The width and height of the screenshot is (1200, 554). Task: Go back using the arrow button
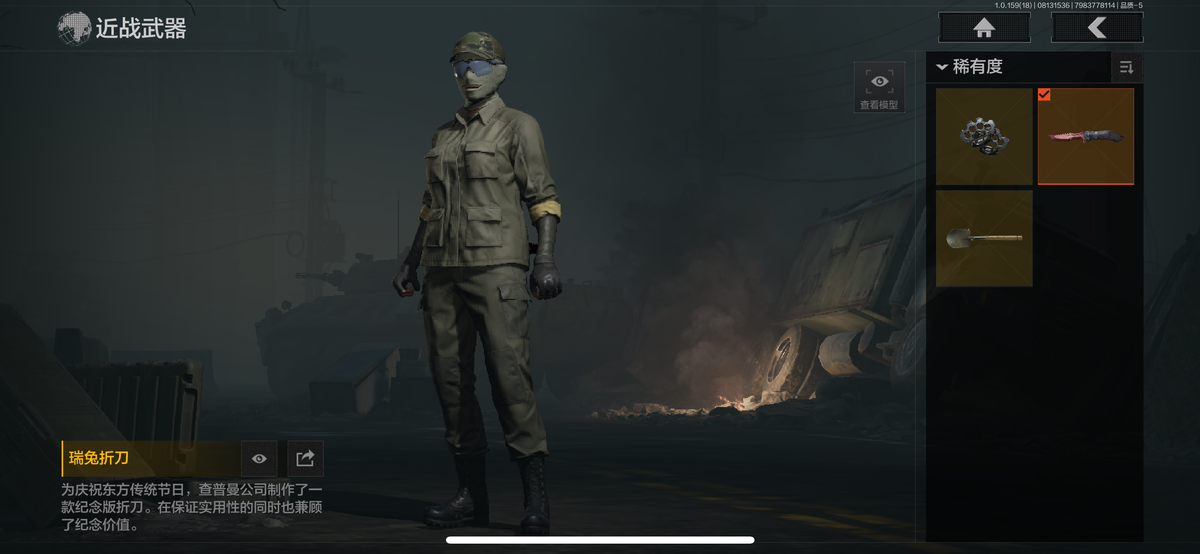click(x=1097, y=28)
